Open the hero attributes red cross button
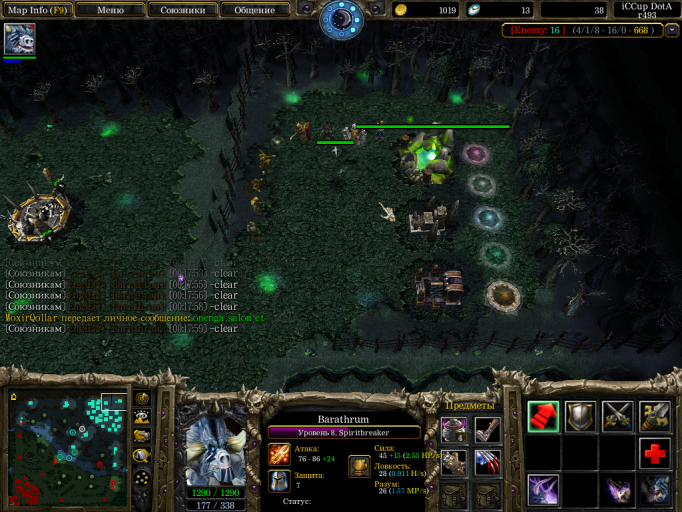 655,453
